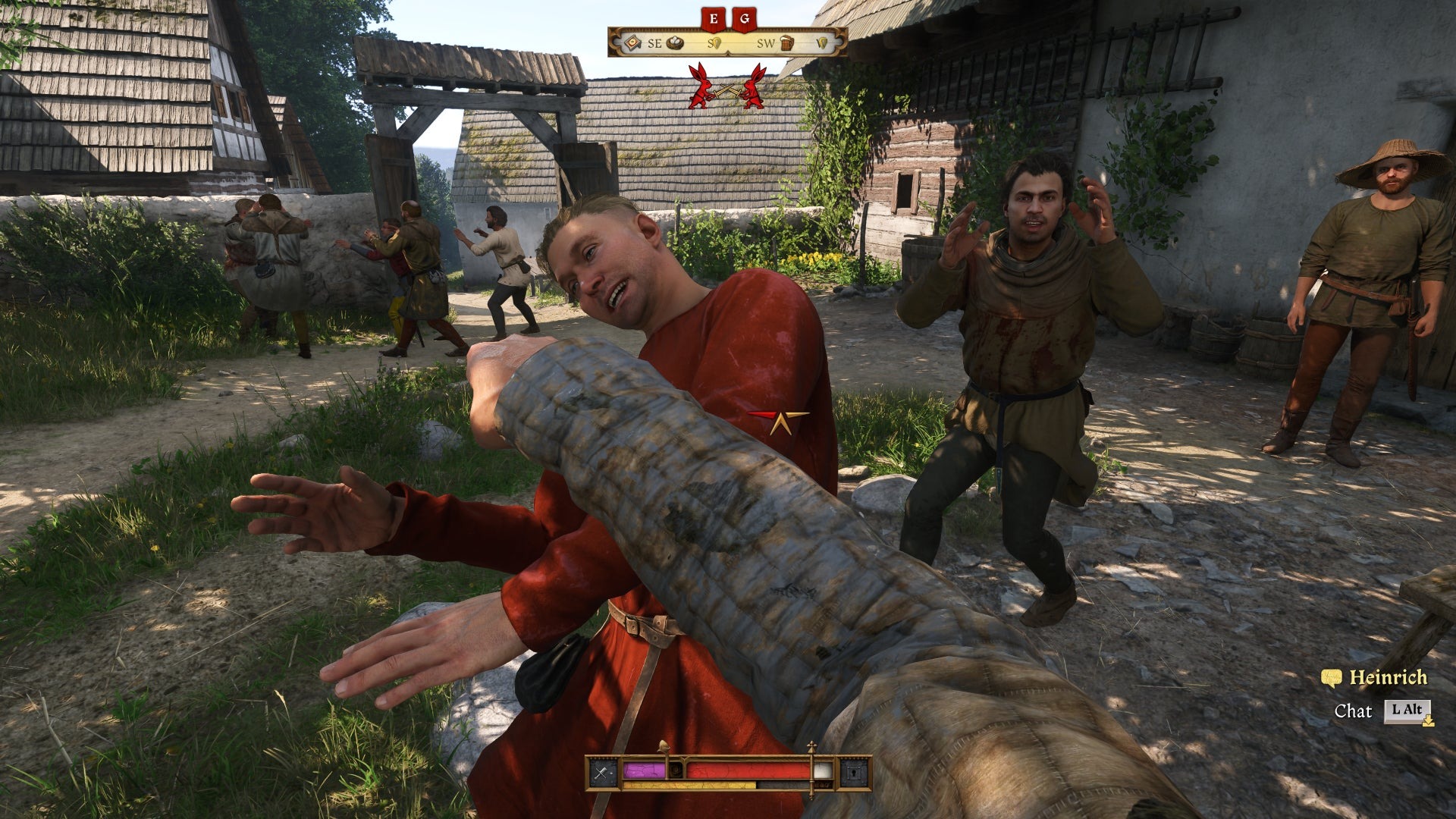
Task: Select the red G quest marker
Action: tap(743, 18)
